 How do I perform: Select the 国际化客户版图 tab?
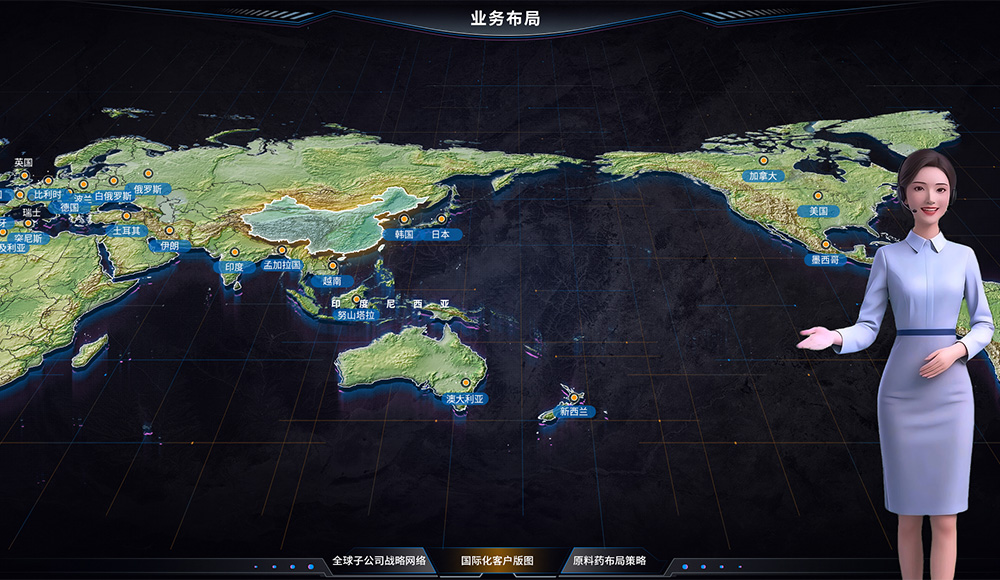pyautogui.click(x=497, y=561)
